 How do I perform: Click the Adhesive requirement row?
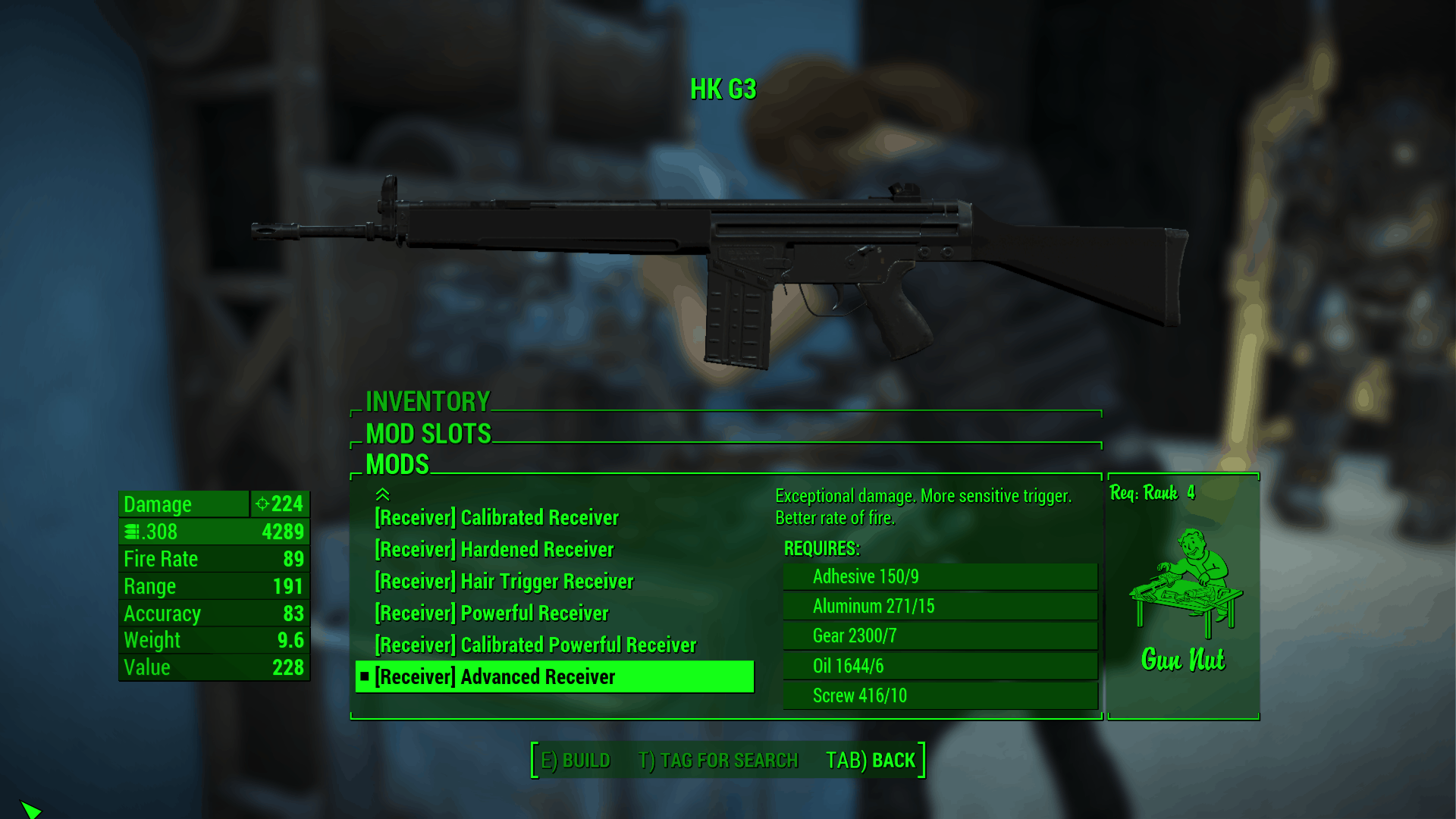(940, 577)
